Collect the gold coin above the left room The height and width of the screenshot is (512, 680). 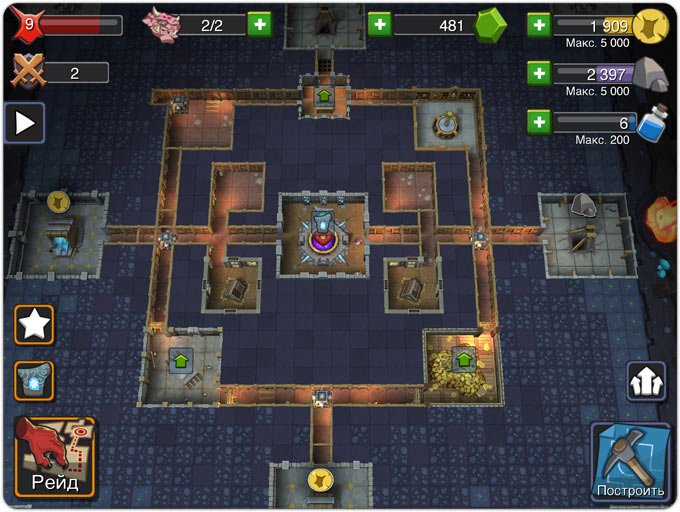(x=58, y=201)
